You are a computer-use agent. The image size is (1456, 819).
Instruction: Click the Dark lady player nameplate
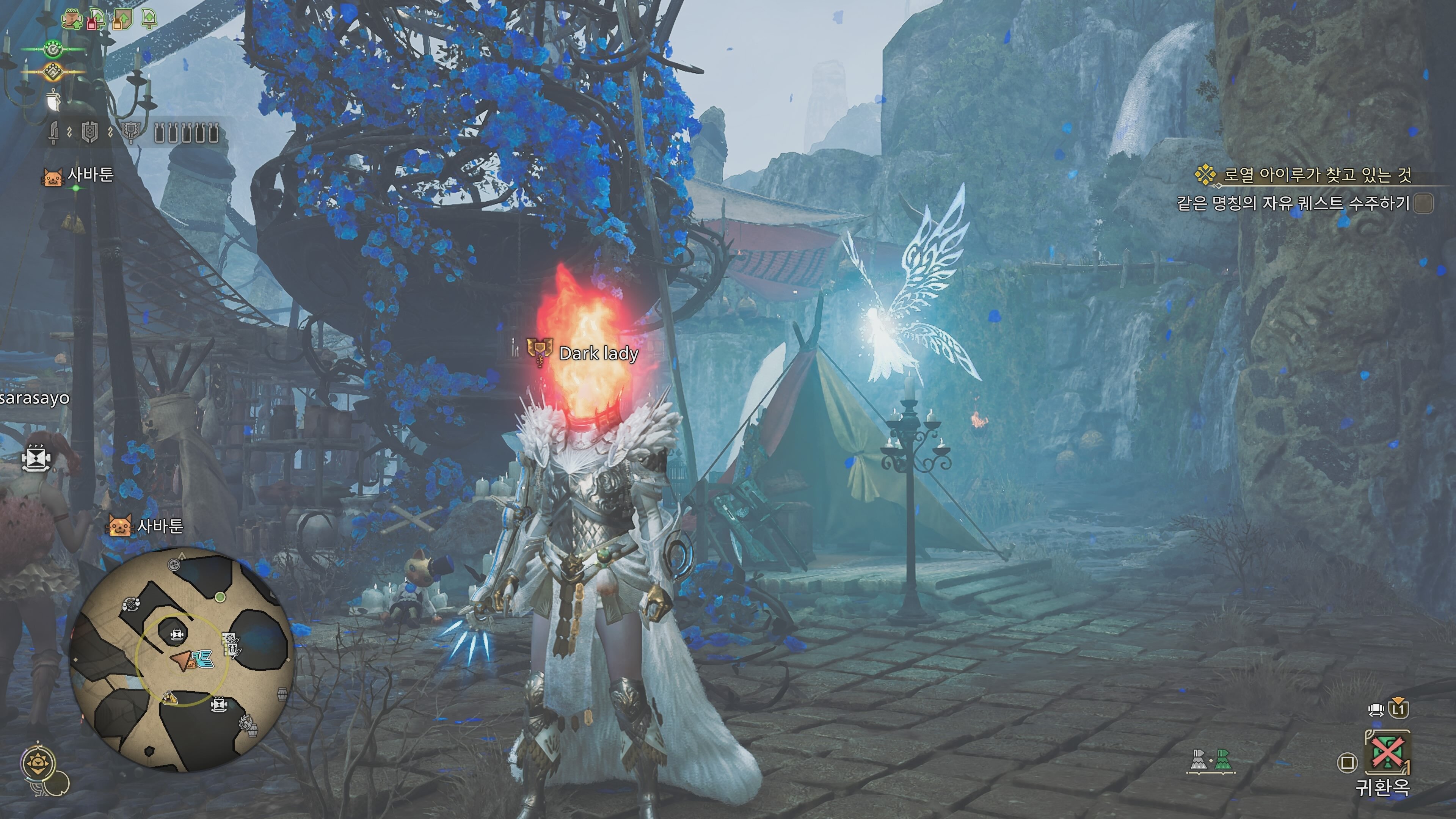coord(598,353)
